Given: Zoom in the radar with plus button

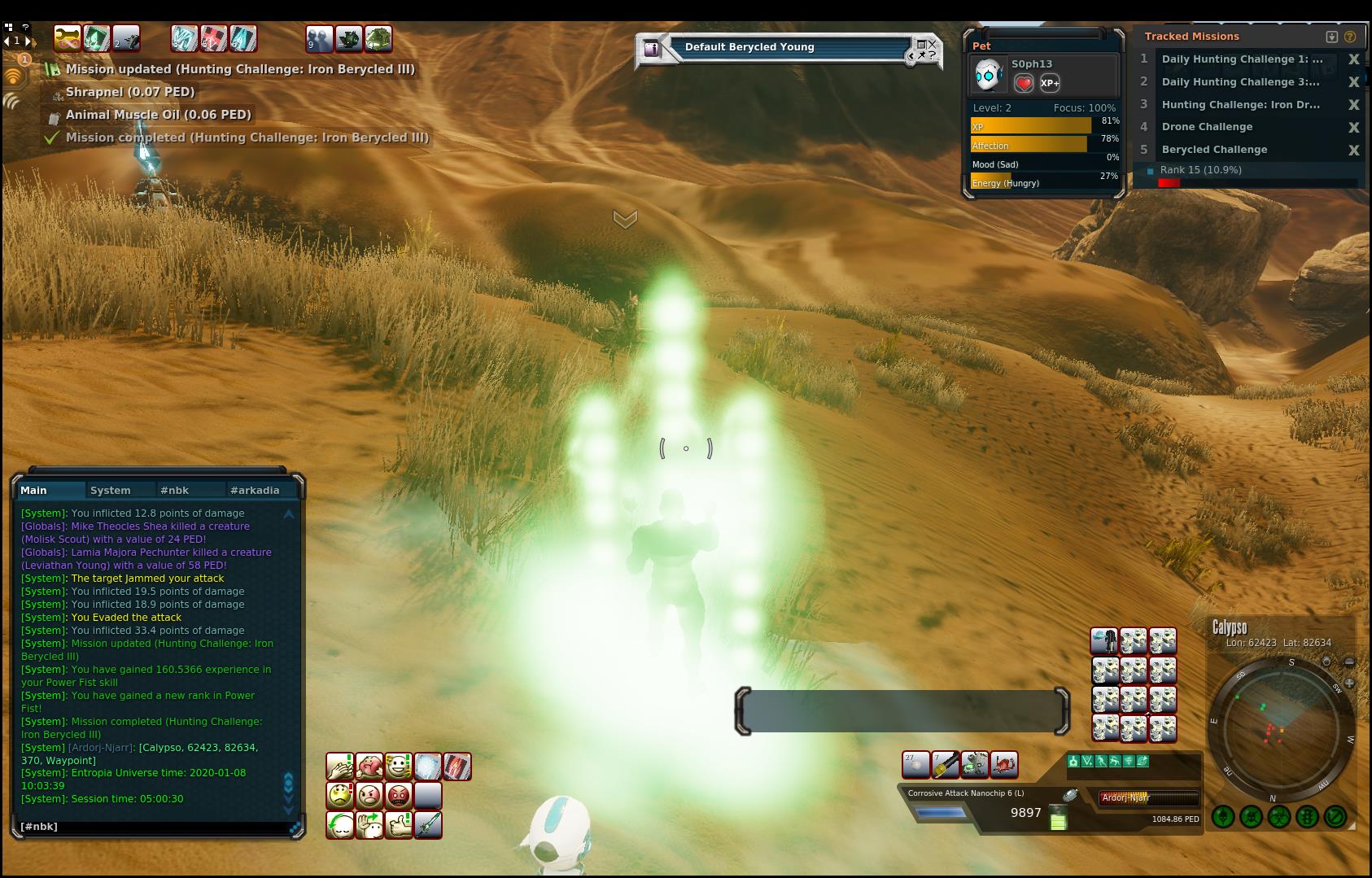Looking at the screenshot, I should 1350,684.
